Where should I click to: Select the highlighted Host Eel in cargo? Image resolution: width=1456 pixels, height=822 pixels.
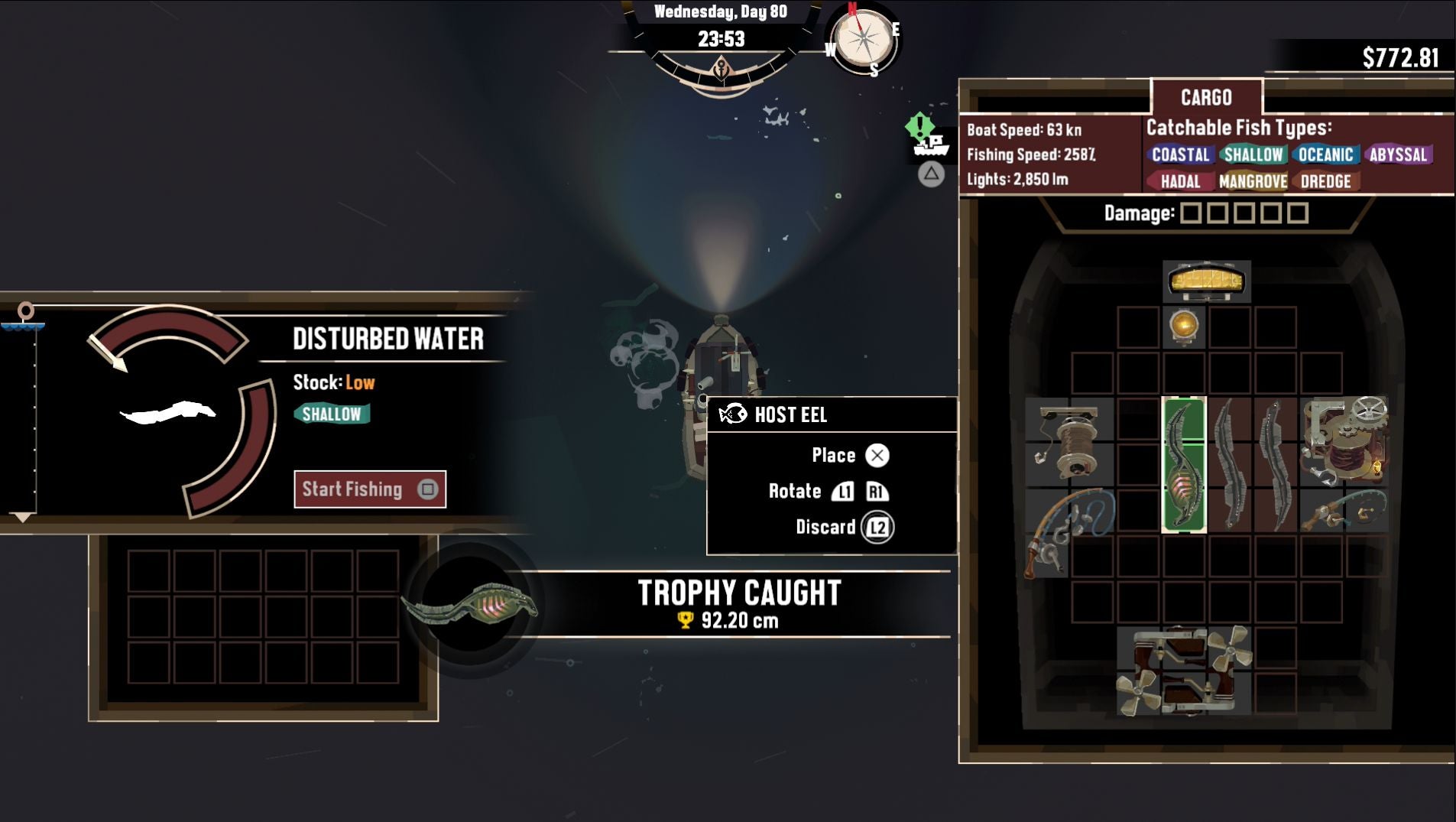1183,465
